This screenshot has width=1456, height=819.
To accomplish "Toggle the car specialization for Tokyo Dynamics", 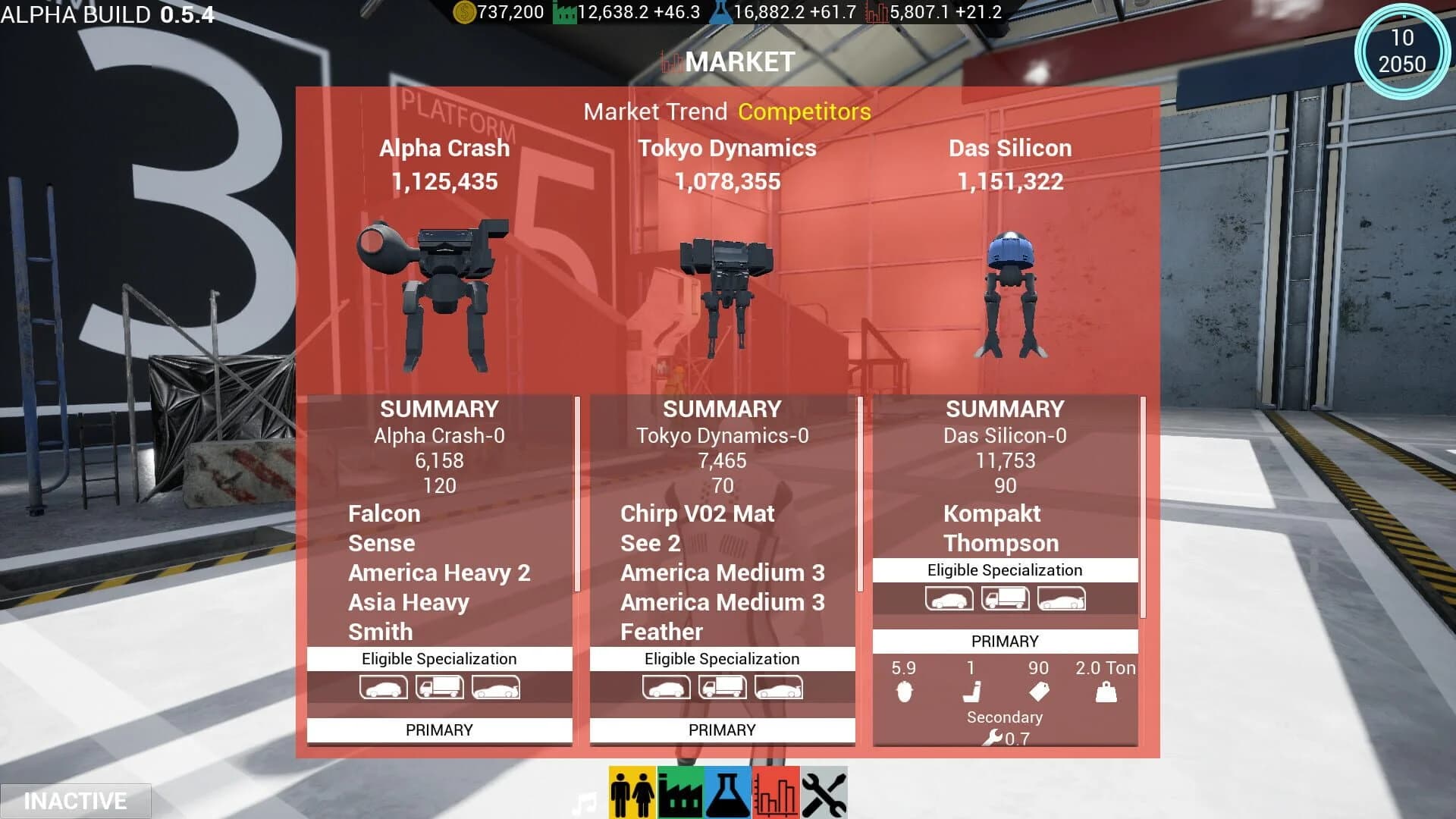I will 667,687.
